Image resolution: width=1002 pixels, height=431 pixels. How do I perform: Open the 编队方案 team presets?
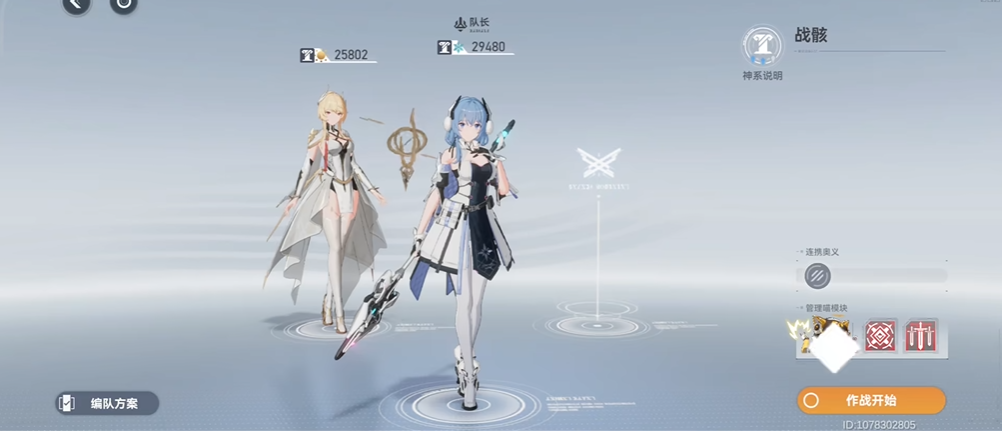click(x=108, y=404)
